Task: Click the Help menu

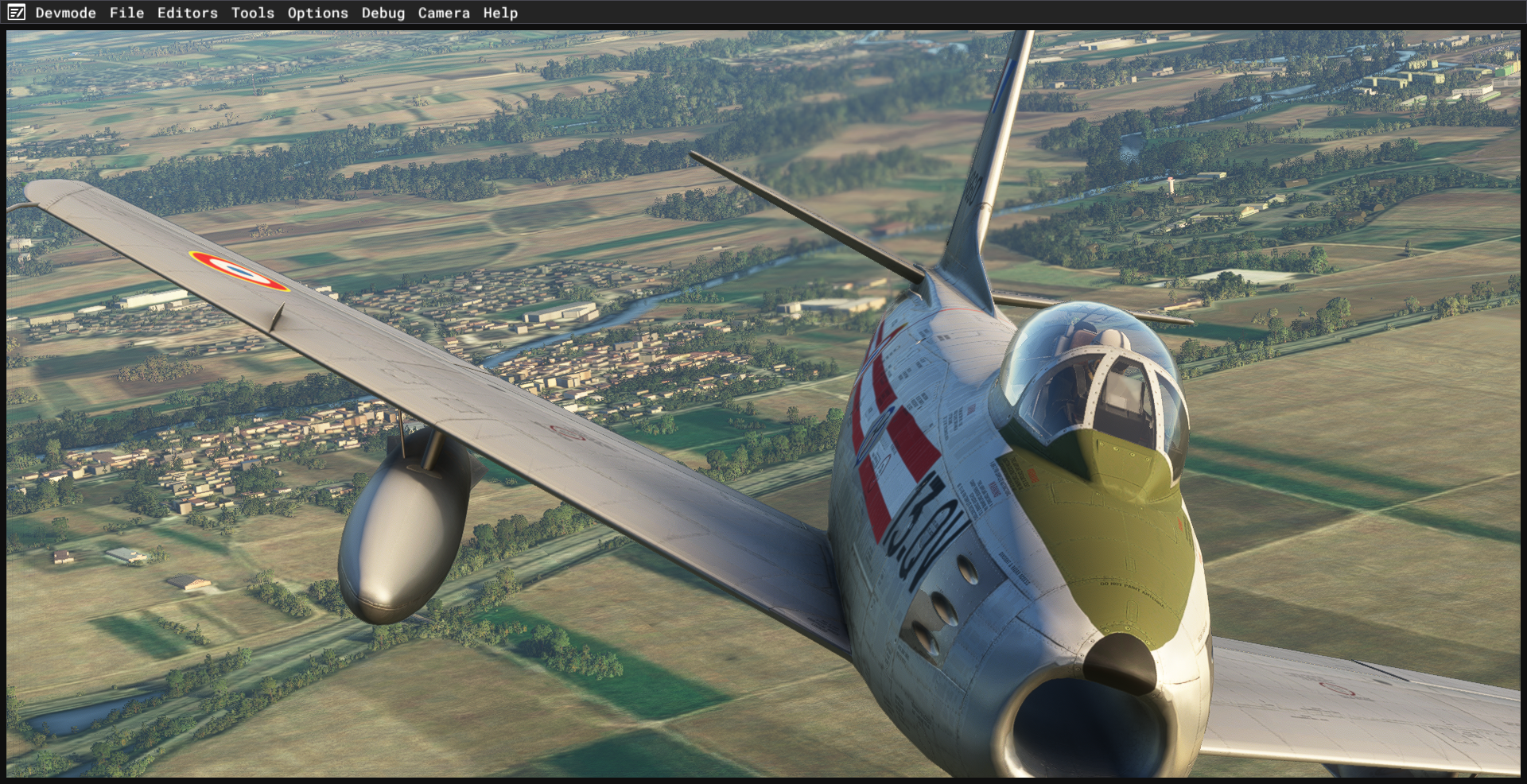Action: [500, 13]
